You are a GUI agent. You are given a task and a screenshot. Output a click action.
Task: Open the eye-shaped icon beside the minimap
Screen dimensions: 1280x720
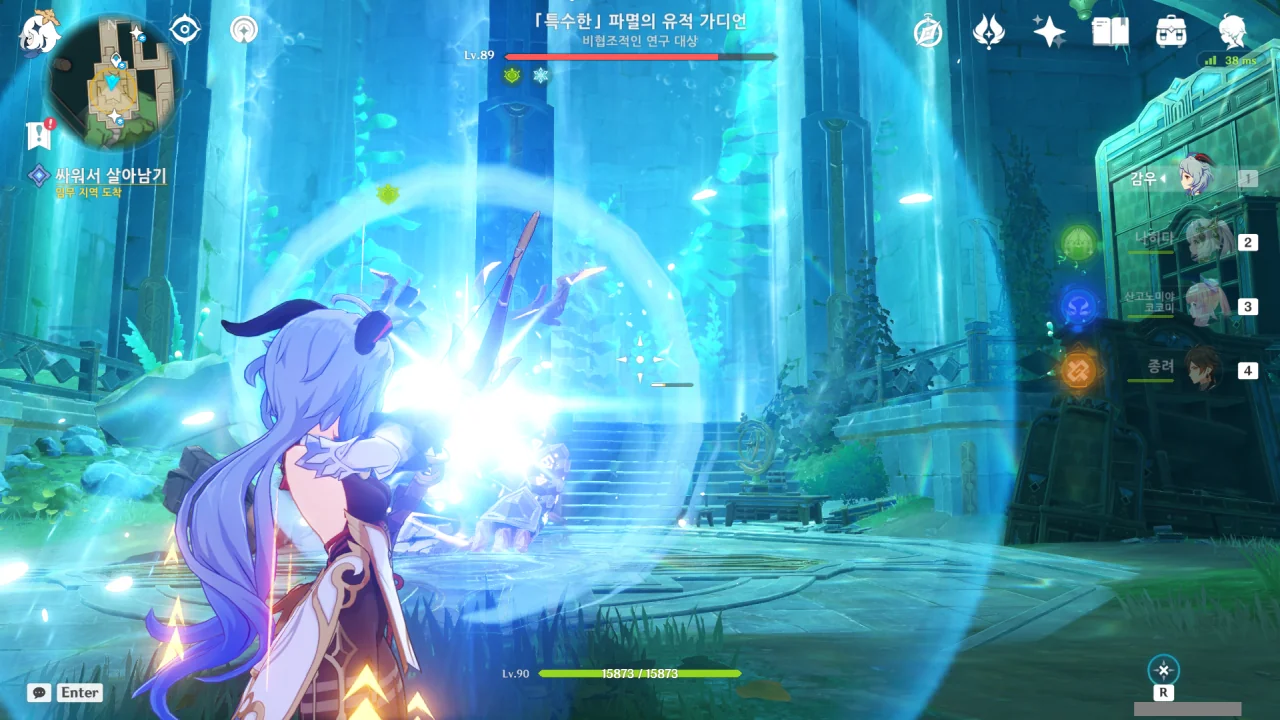click(185, 30)
